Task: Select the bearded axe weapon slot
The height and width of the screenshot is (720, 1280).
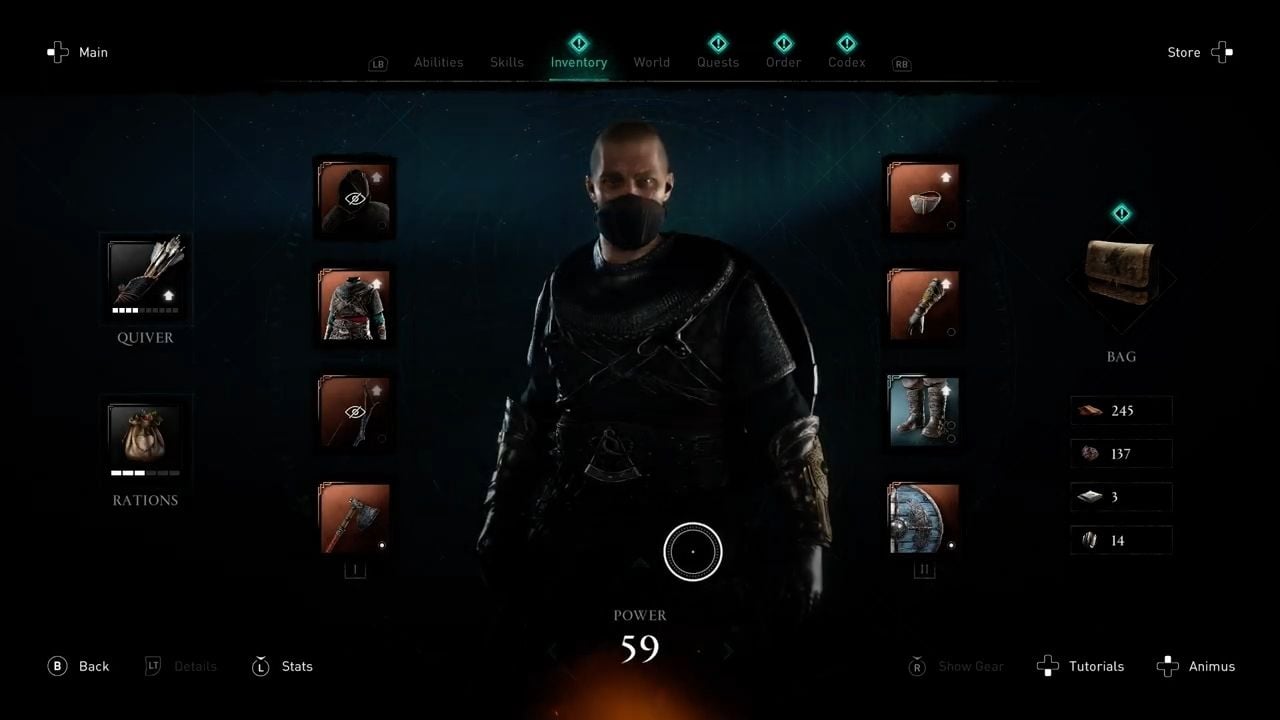Action: tap(355, 518)
